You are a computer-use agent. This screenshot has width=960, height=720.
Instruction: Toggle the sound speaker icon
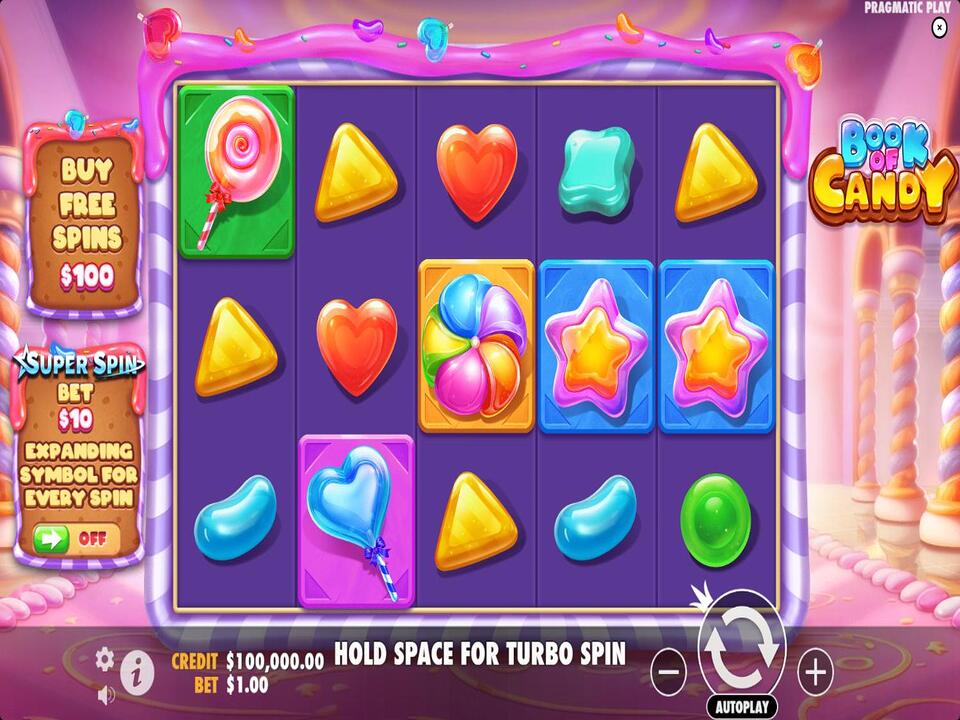(x=106, y=692)
